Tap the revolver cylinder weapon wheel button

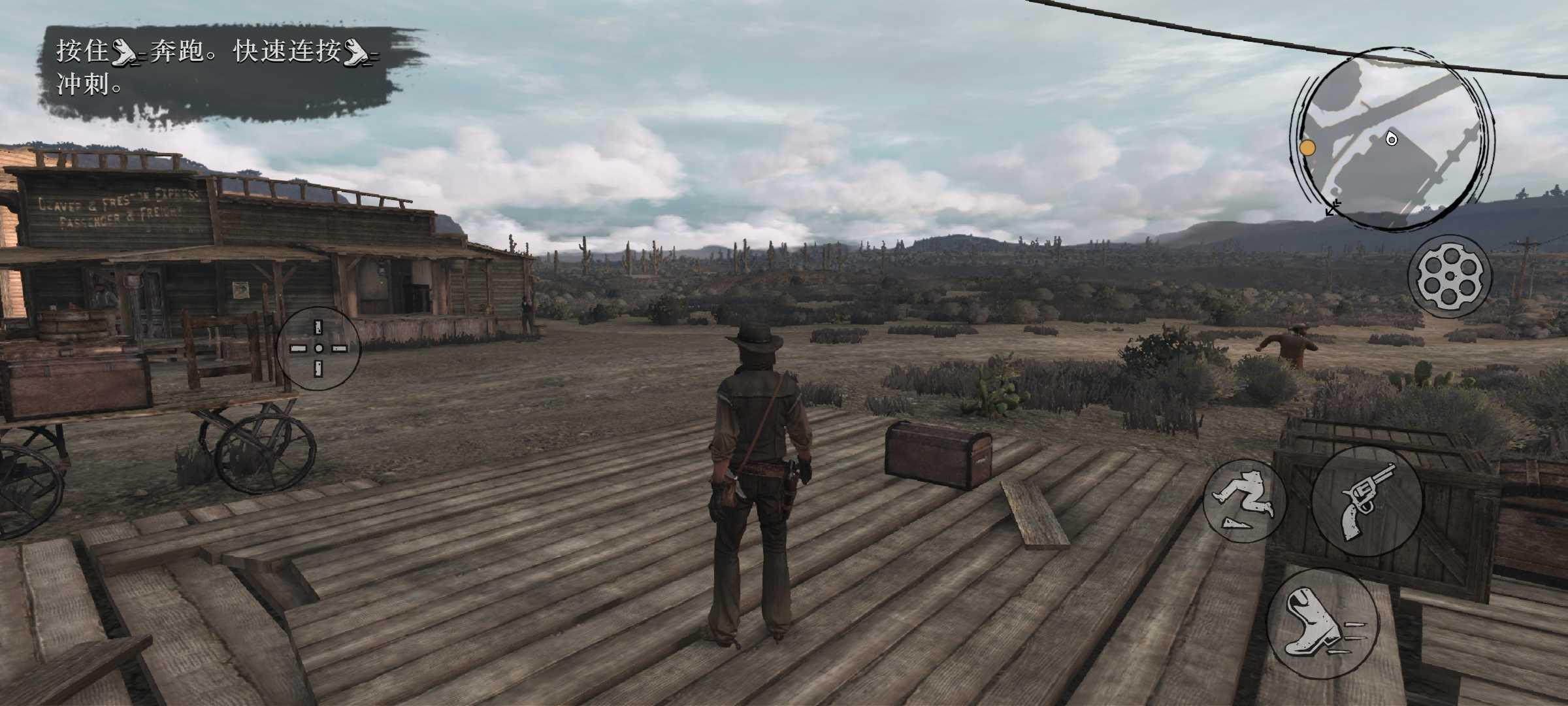click(1450, 277)
